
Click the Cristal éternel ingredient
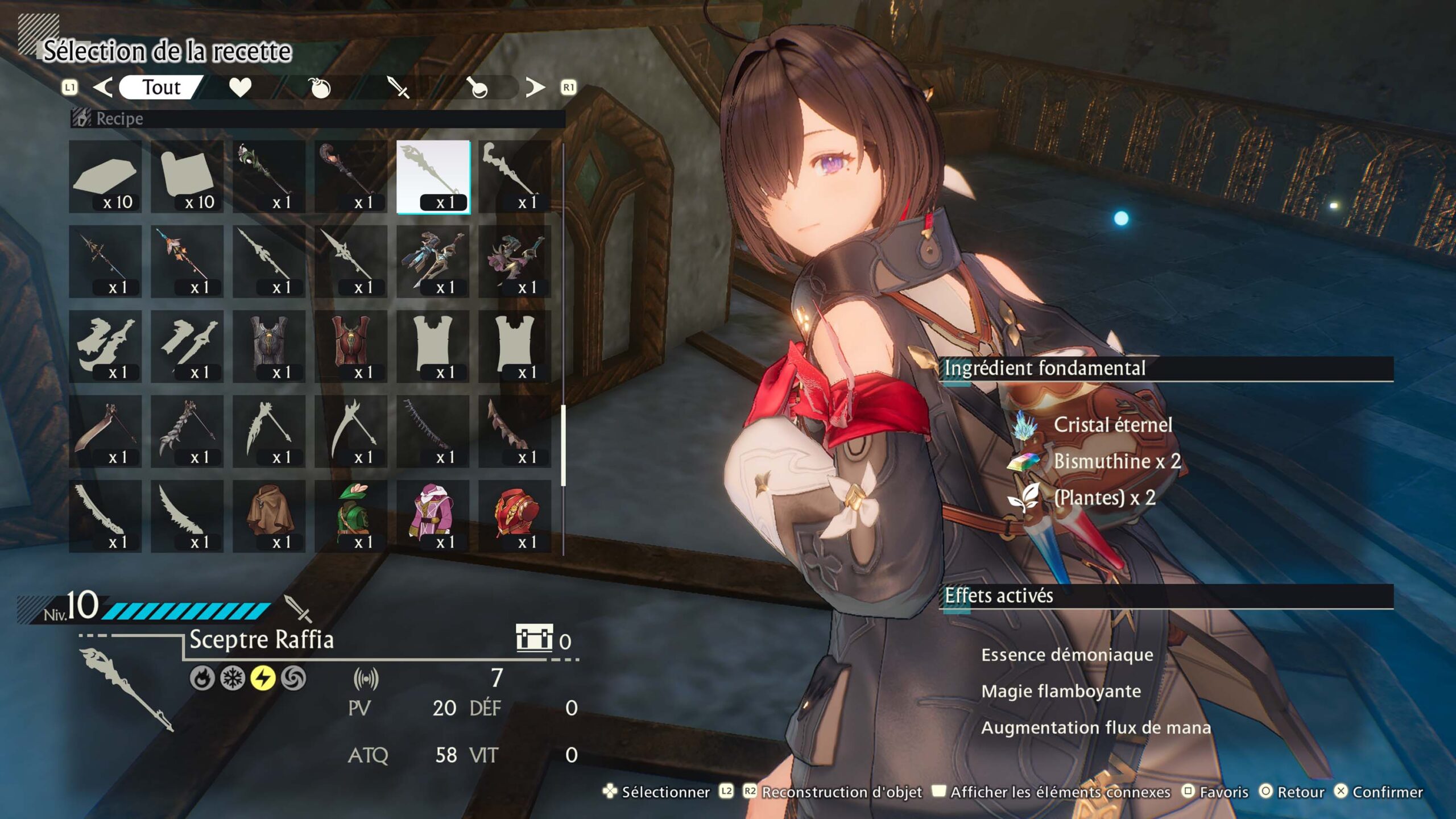click(1112, 425)
